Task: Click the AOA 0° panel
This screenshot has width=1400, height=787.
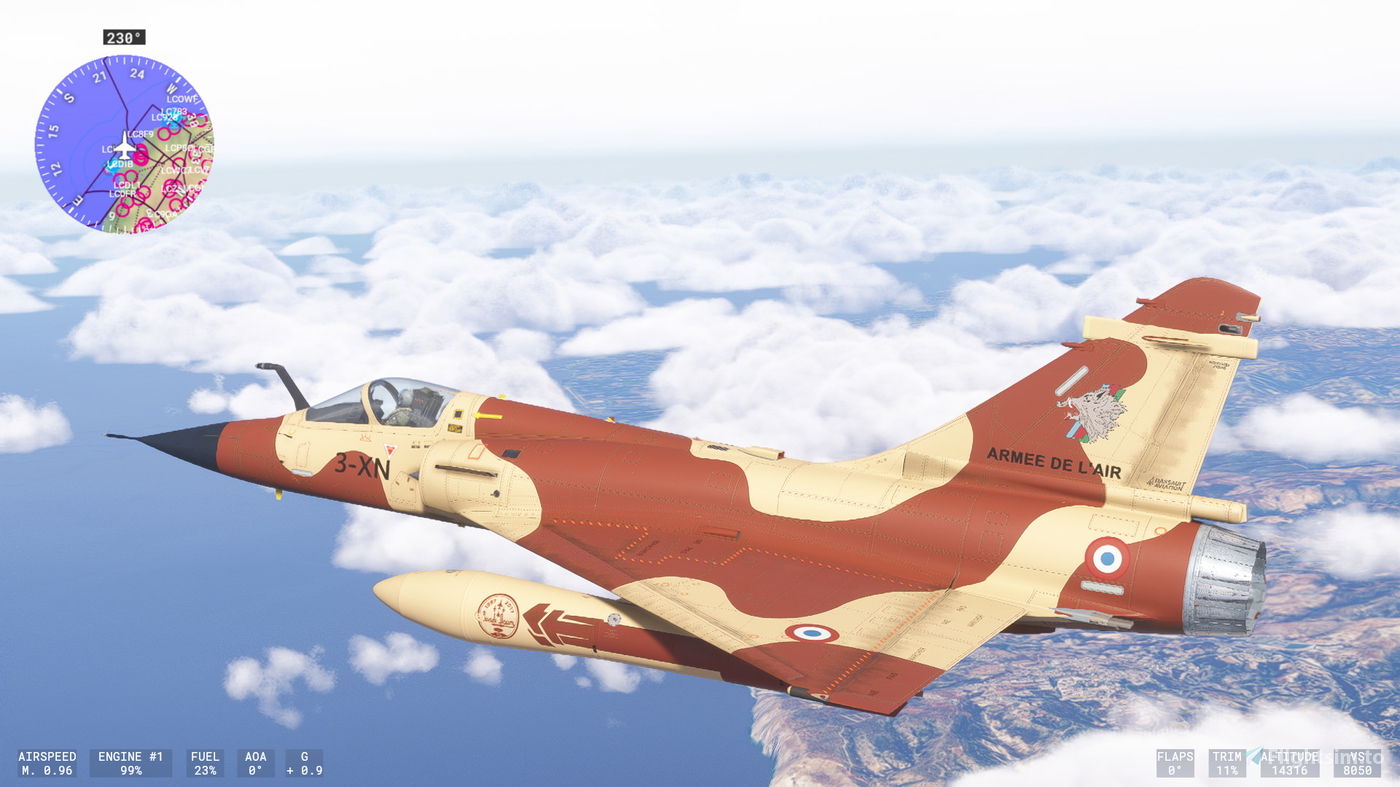Action: pos(255,762)
